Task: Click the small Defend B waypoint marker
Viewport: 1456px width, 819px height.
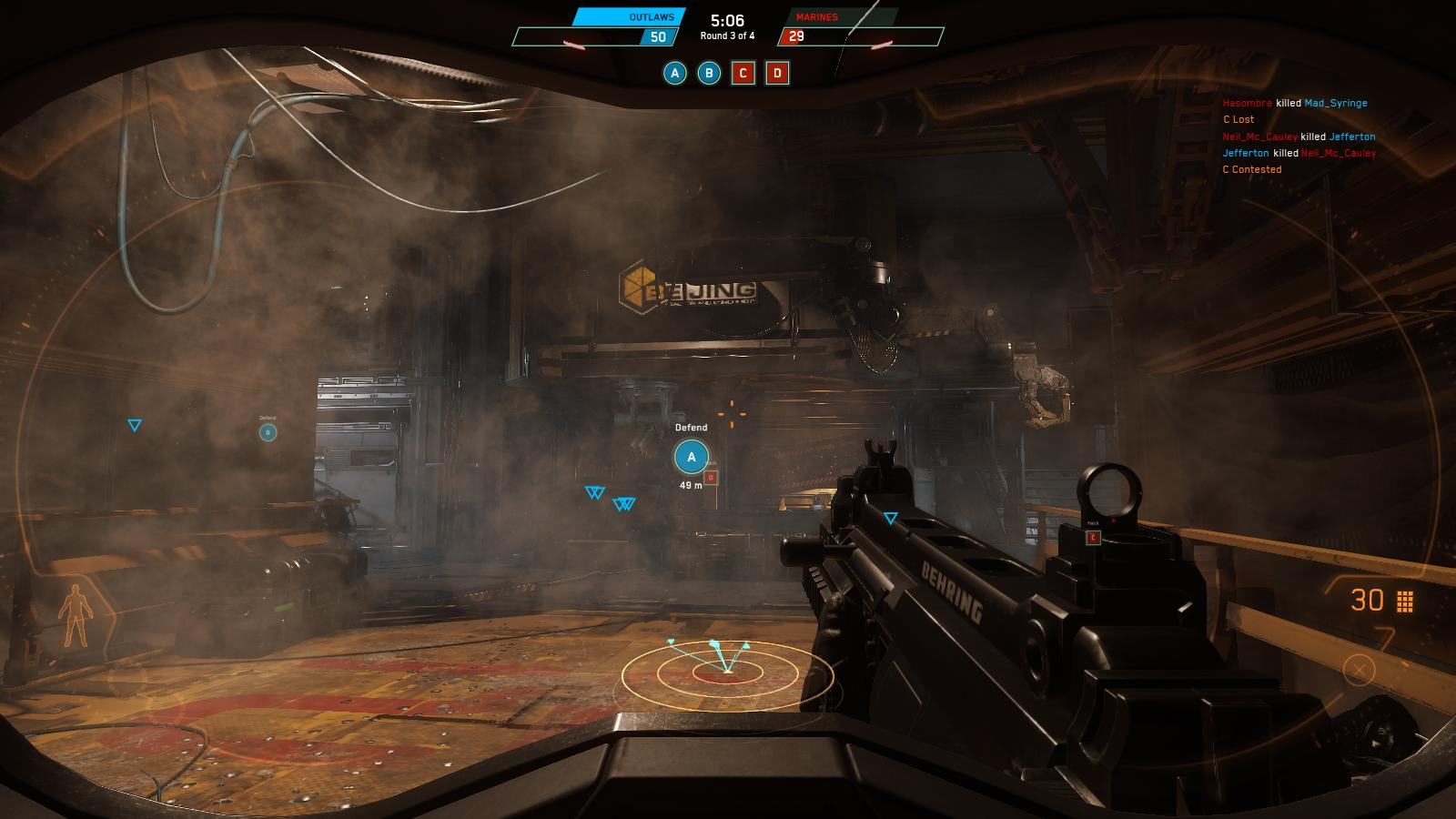Action: pyautogui.click(x=268, y=432)
